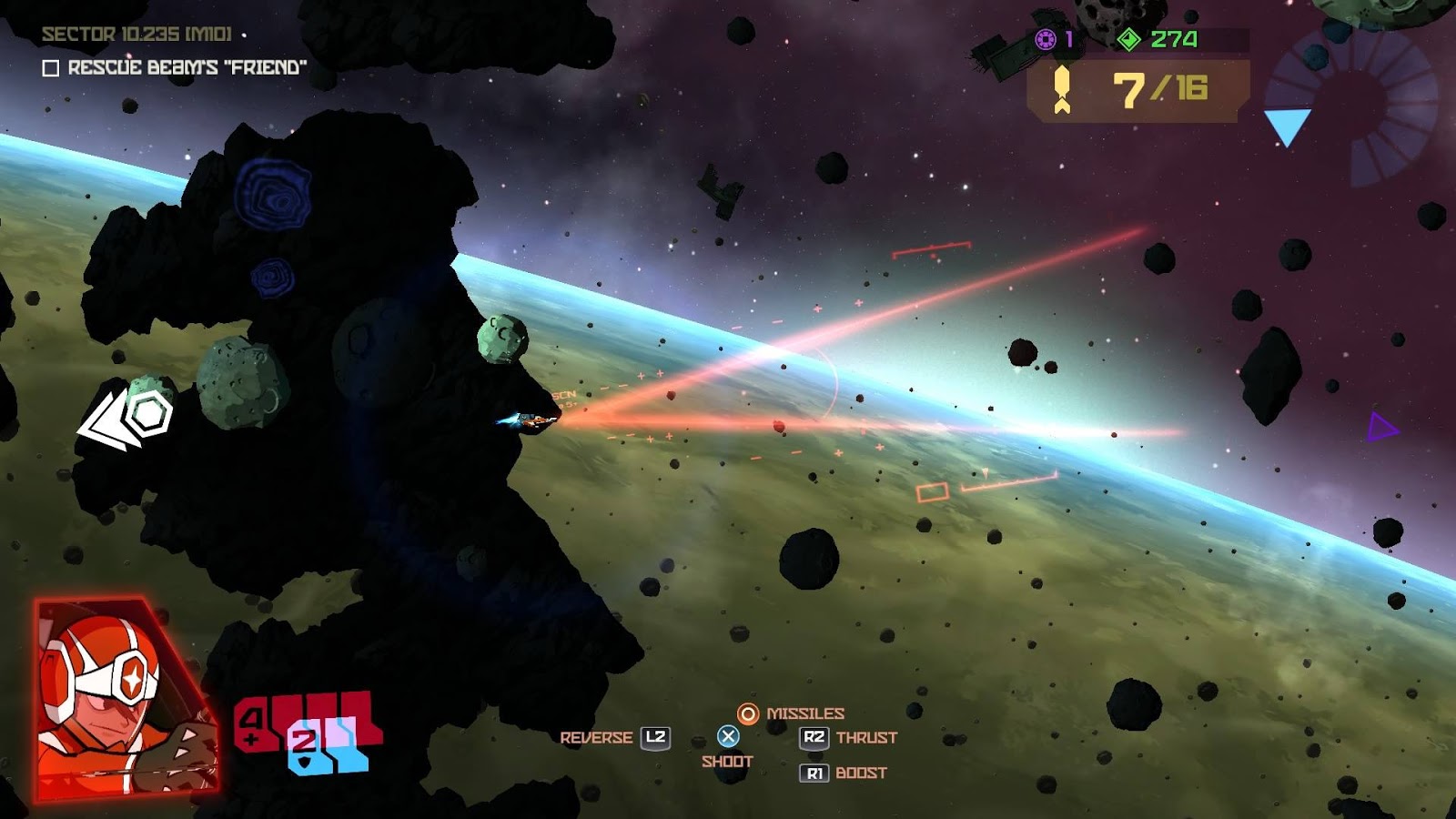Toggle the Rescue Beam's "Friend" objective checkbox
Image resolution: width=1456 pixels, height=819 pixels.
pos(51,68)
